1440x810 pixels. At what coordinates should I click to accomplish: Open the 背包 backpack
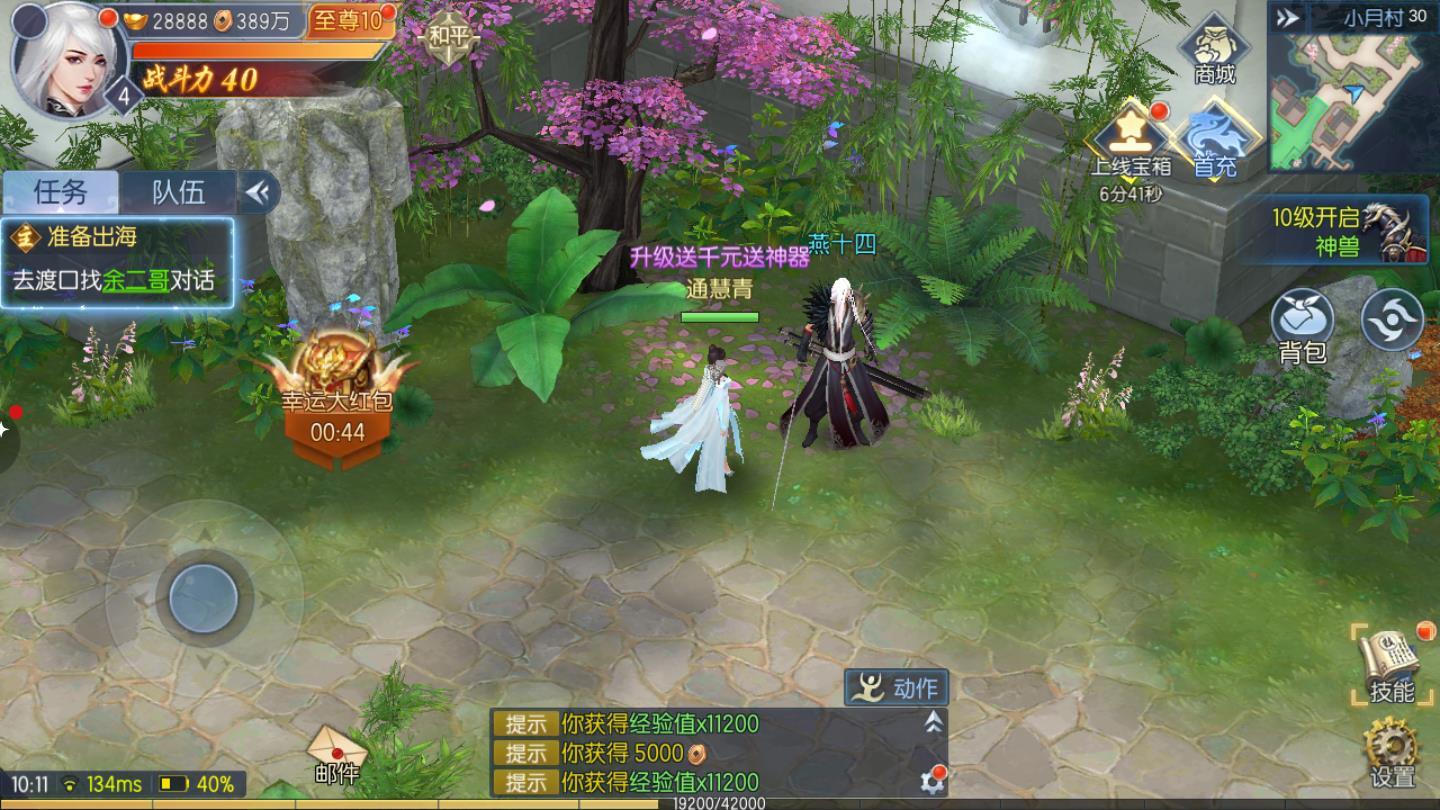[1302, 325]
